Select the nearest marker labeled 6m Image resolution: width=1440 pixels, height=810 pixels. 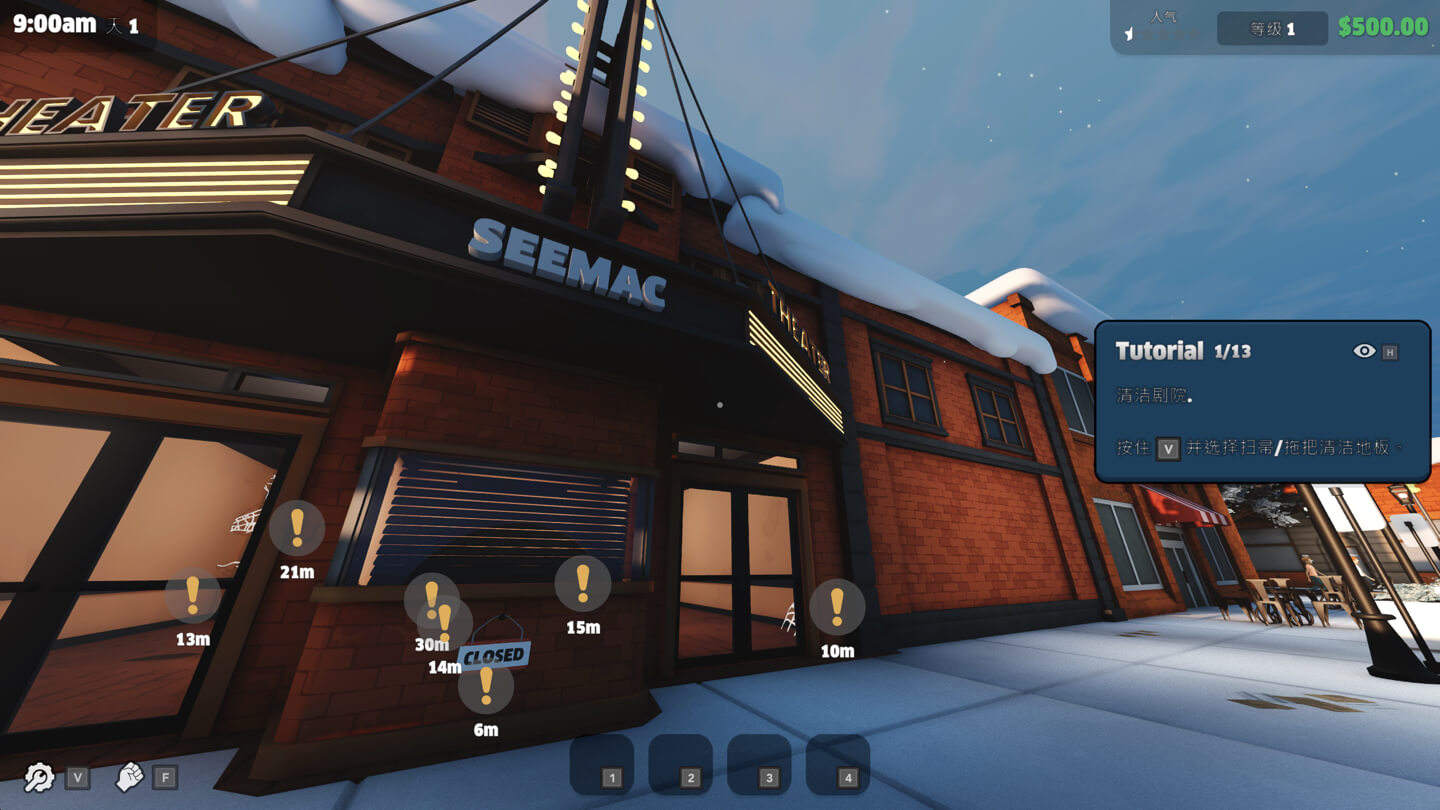(486, 686)
